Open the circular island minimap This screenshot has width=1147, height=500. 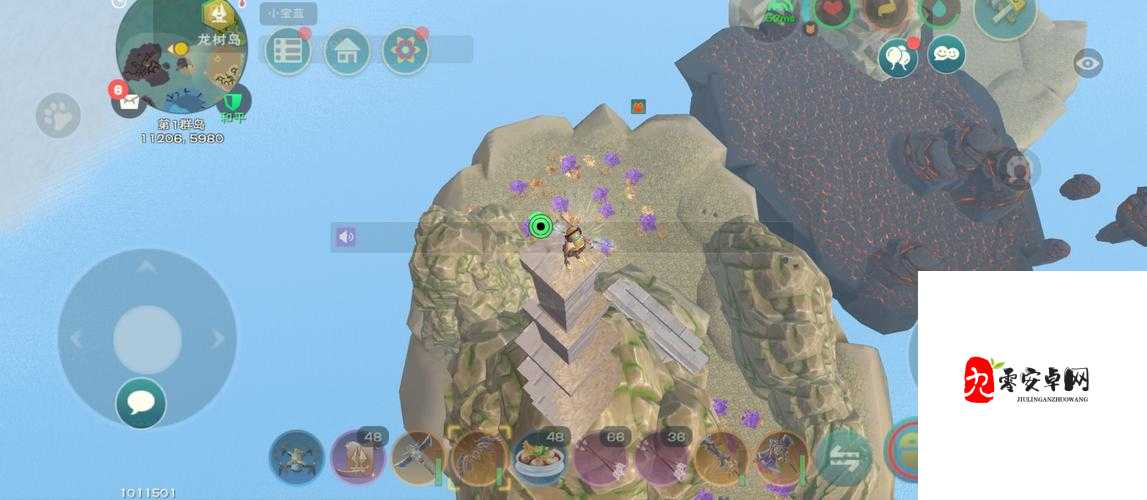pyautogui.click(x=180, y=57)
